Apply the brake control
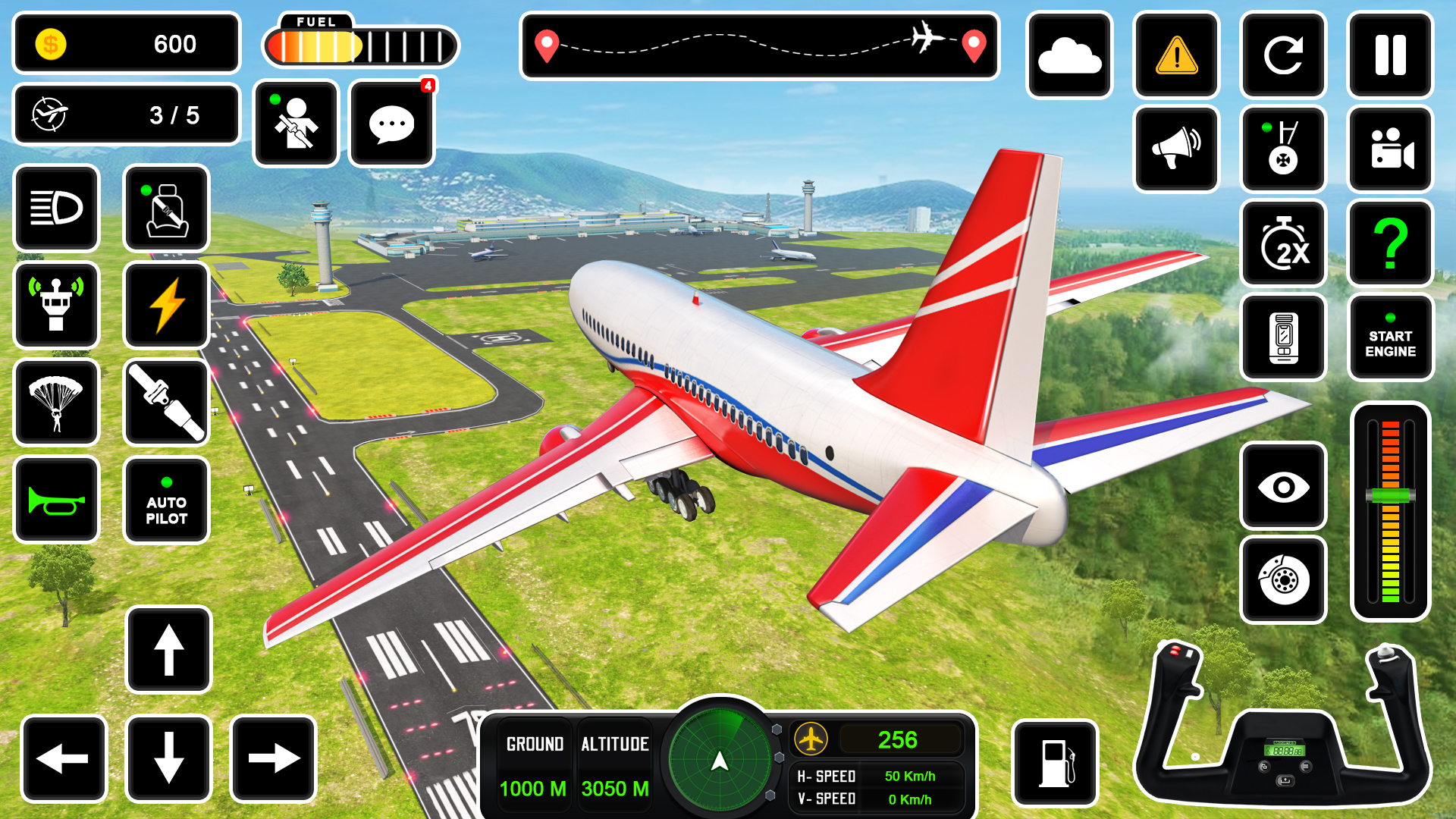 [x=1283, y=580]
